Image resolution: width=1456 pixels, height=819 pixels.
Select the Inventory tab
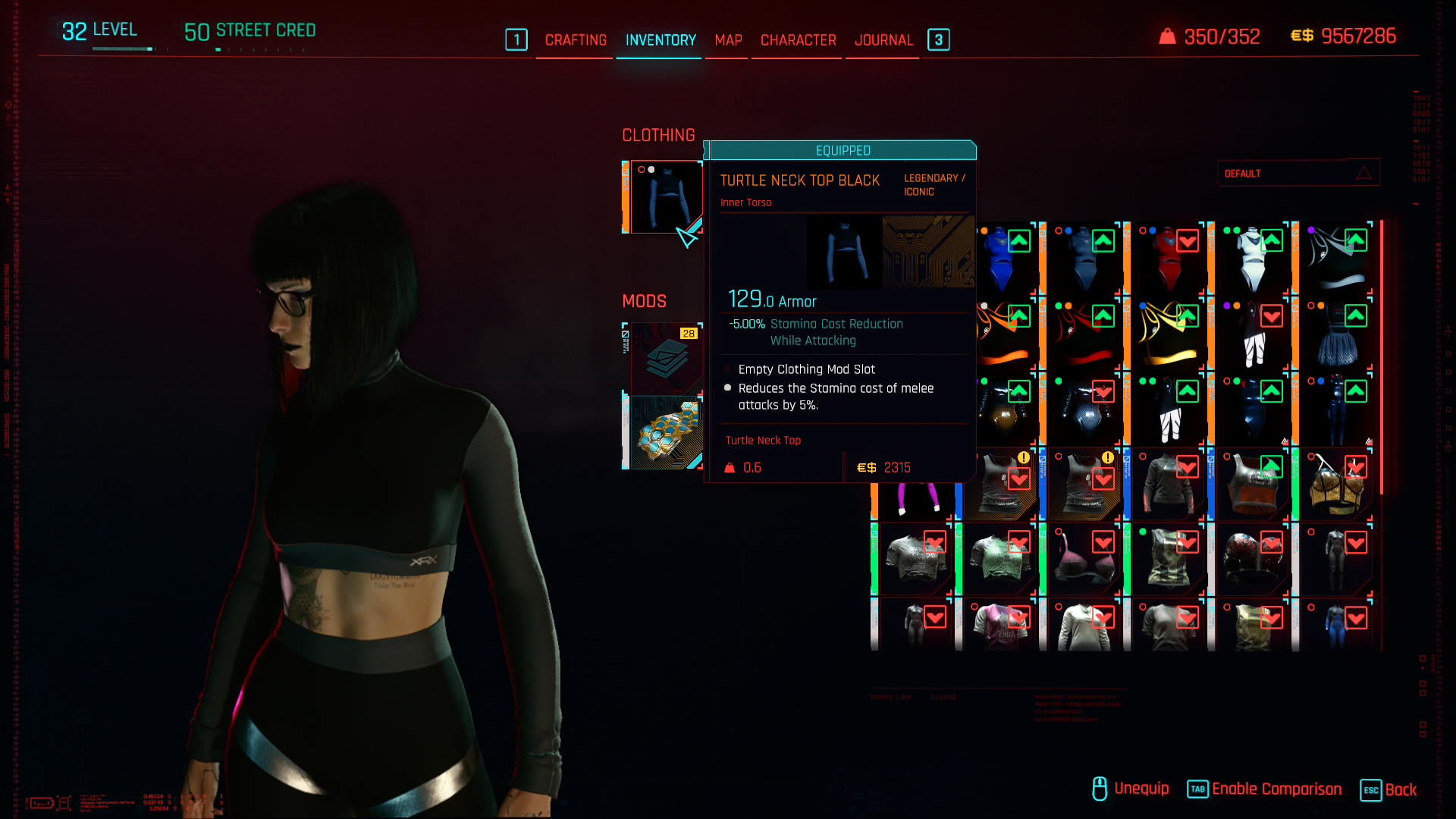pos(661,40)
